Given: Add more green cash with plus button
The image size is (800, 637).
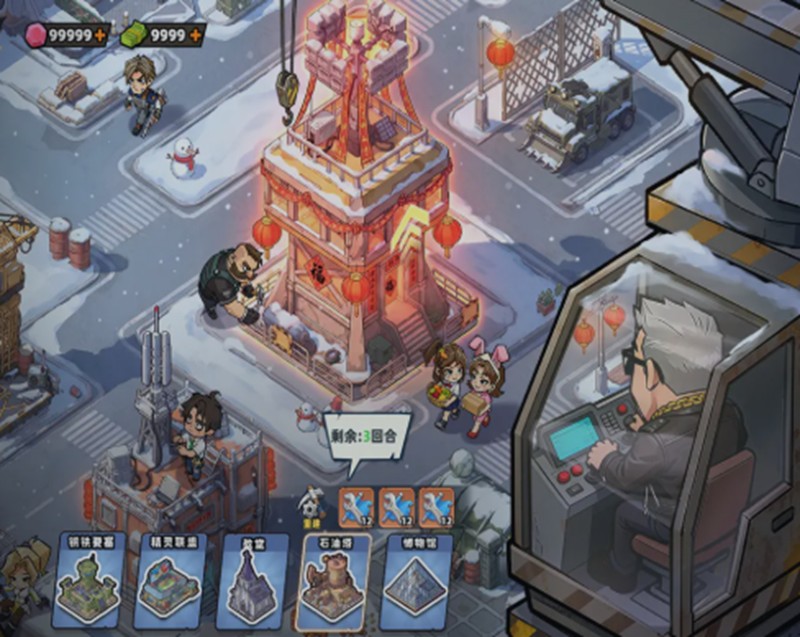Looking at the screenshot, I should [194, 34].
